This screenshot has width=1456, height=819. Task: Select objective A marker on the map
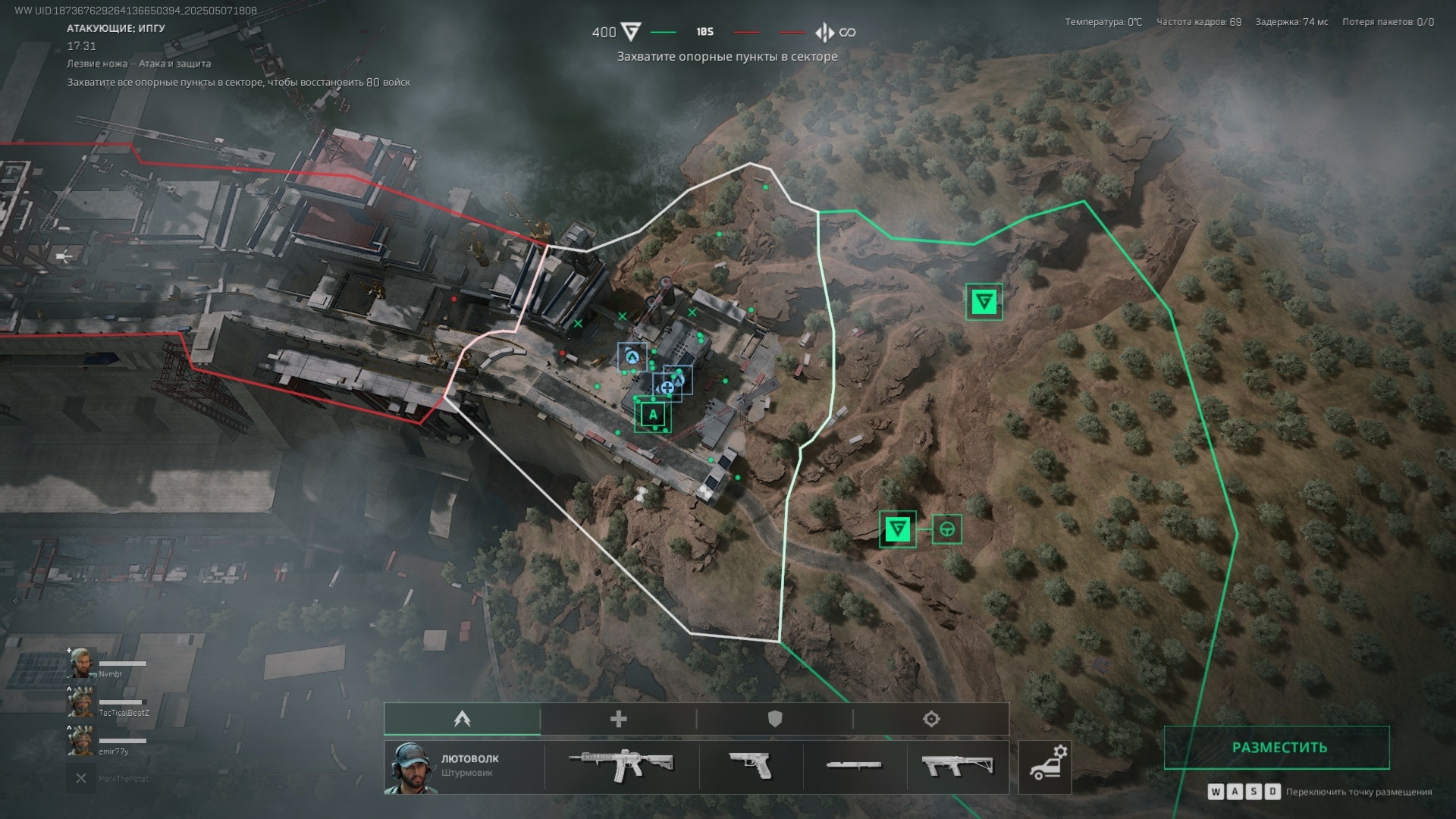click(x=653, y=415)
